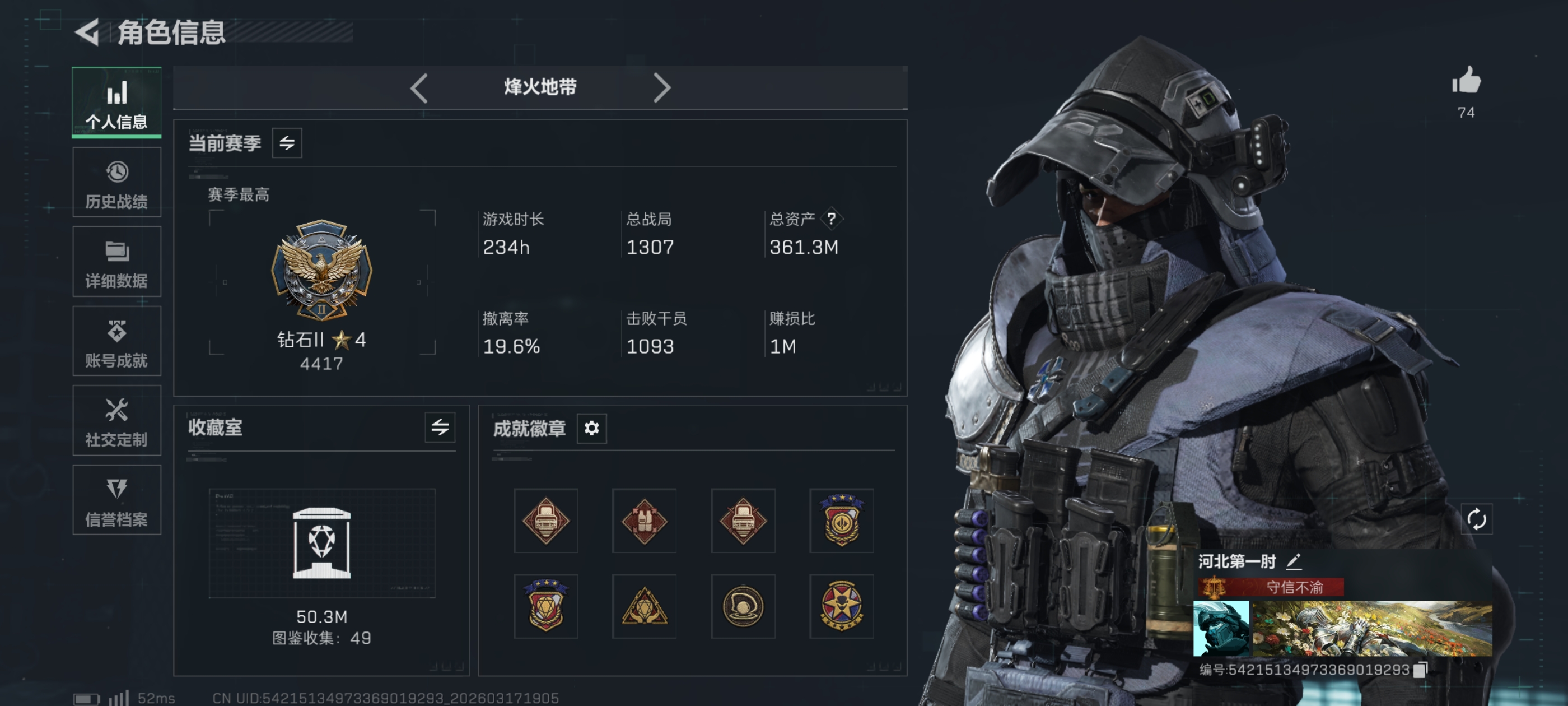Select the first brown vehicle achievement badge
This screenshot has width=1568, height=706.
(545, 522)
